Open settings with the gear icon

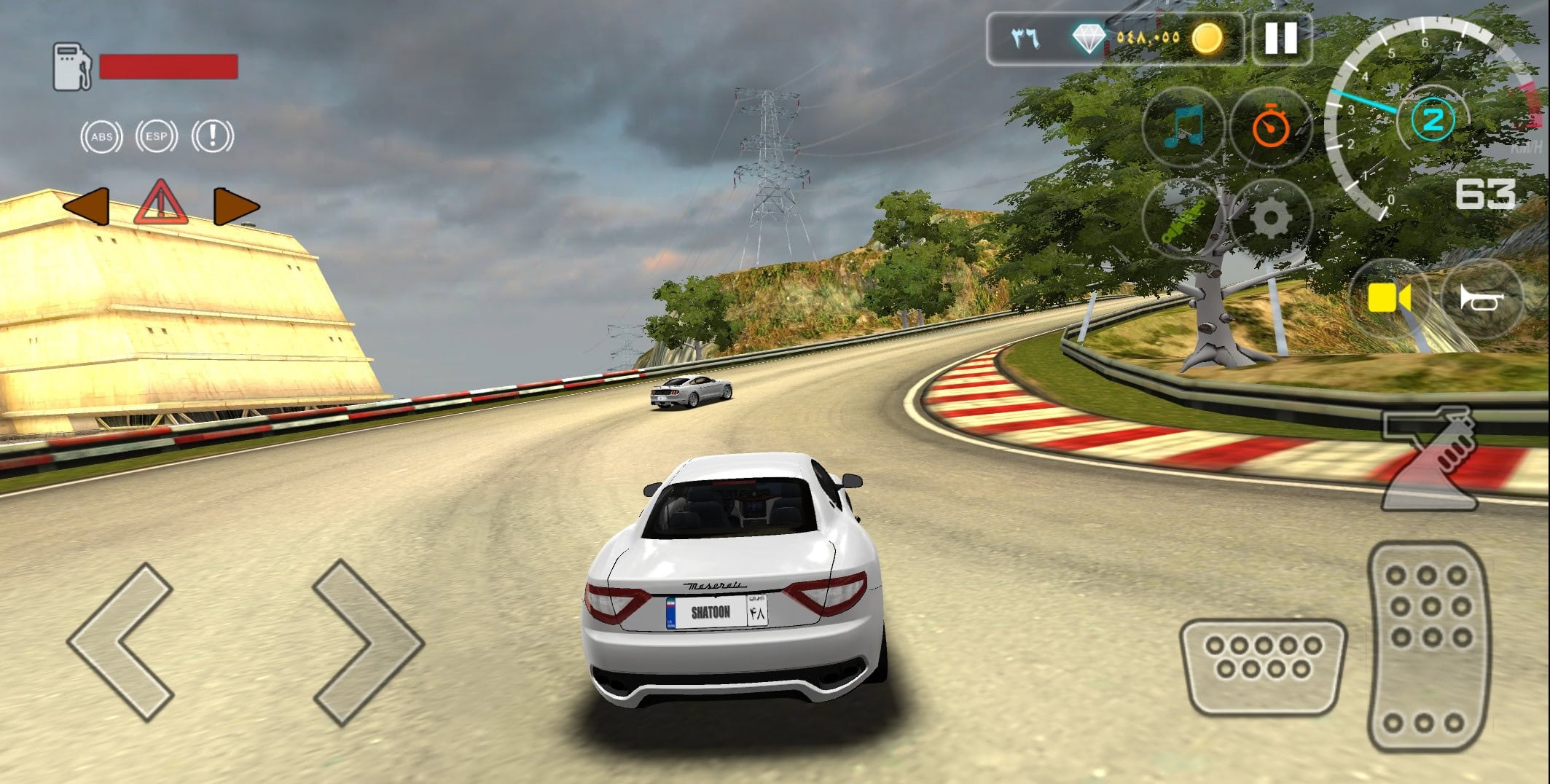(x=1271, y=219)
